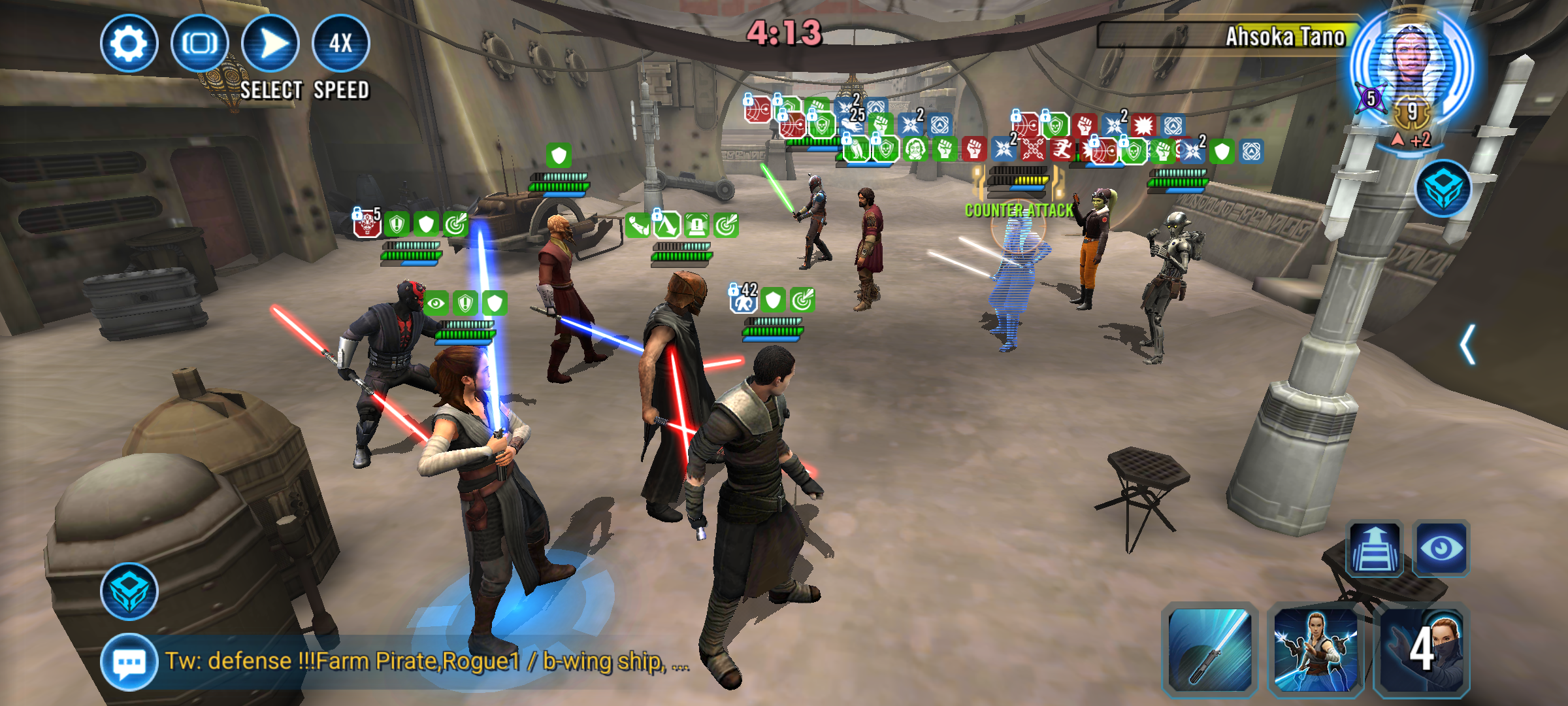The height and width of the screenshot is (706, 1568).
Task: Select Rey's hooded ability on cooldown 4
Action: [x=1422, y=649]
